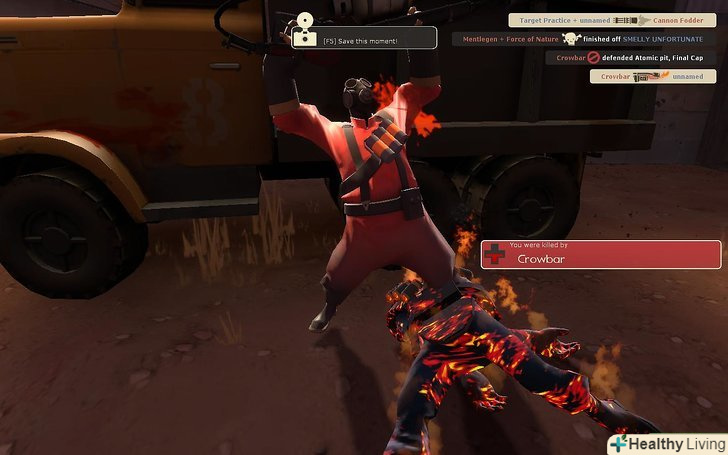Click the 'You were killed by Crowbar' panel
This screenshot has width=728, height=455.
point(600,254)
